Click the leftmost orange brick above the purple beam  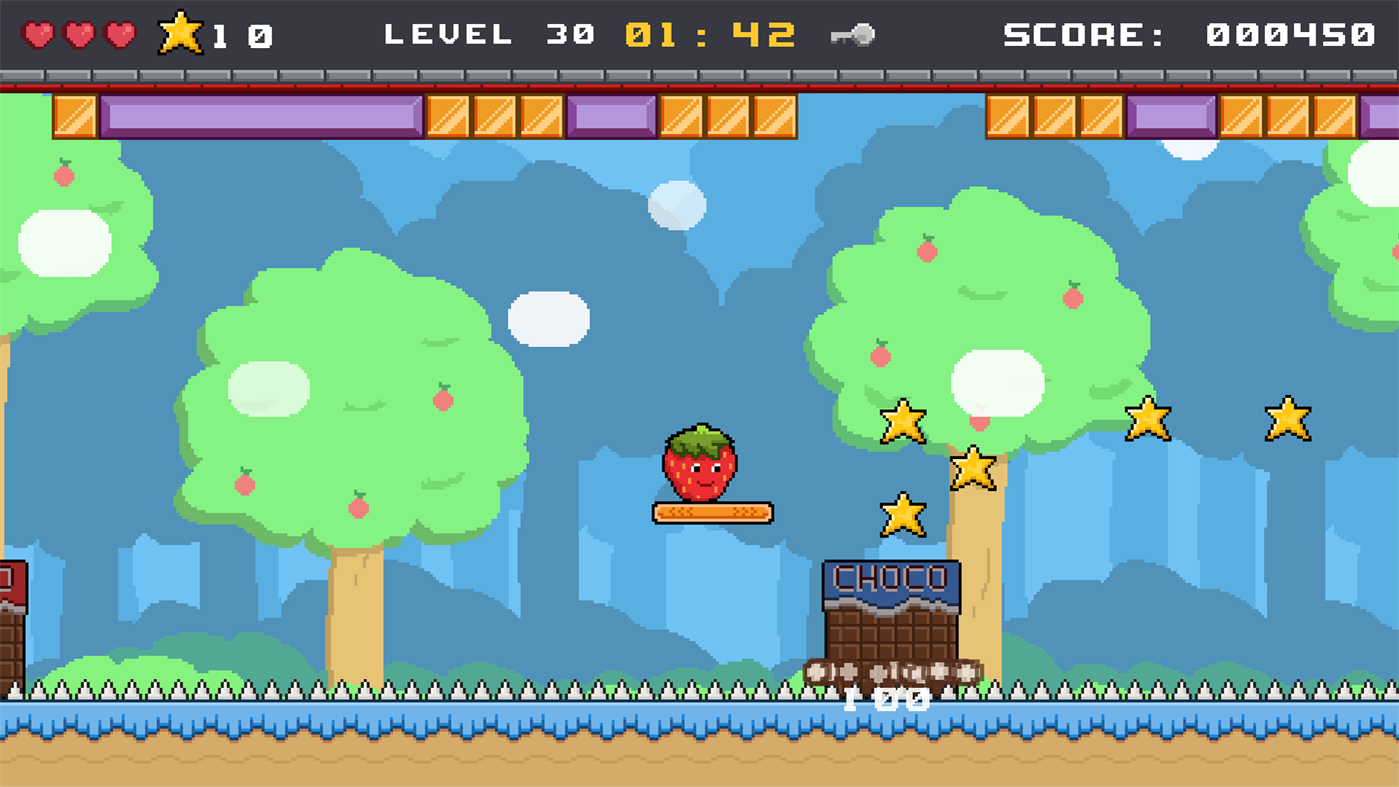(73, 114)
